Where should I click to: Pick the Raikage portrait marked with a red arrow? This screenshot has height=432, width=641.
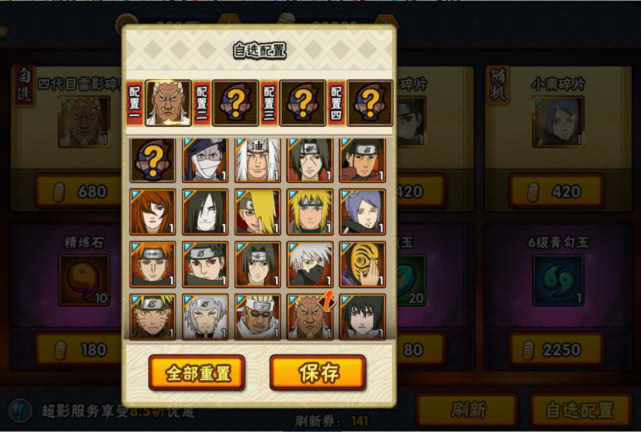(309, 315)
